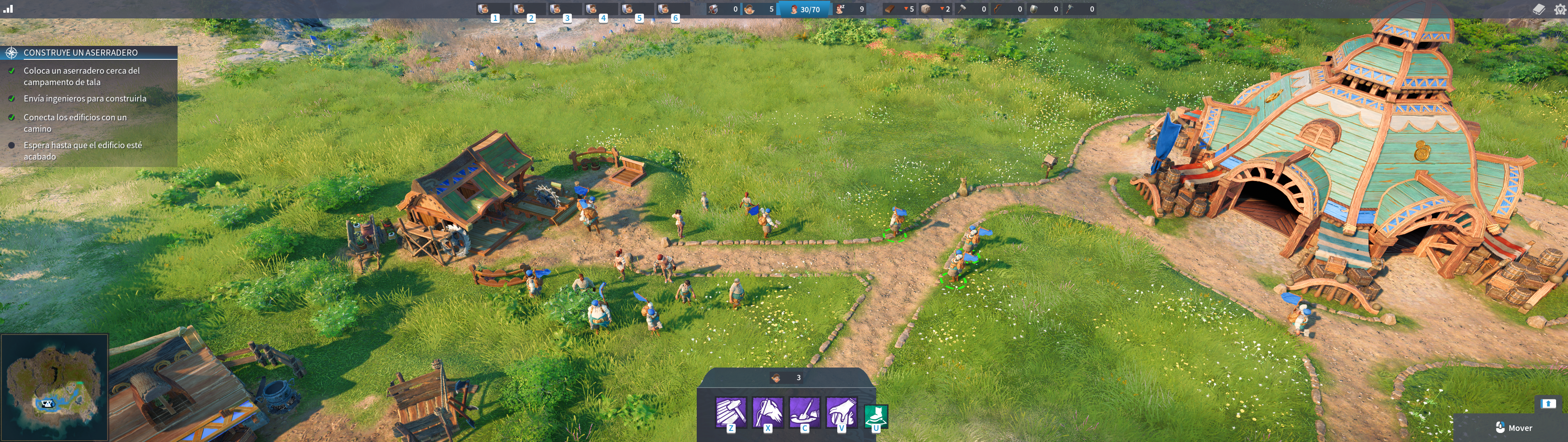Activate the green boot move command
The height and width of the screenshot is (442, 1568).
(876, 417)
